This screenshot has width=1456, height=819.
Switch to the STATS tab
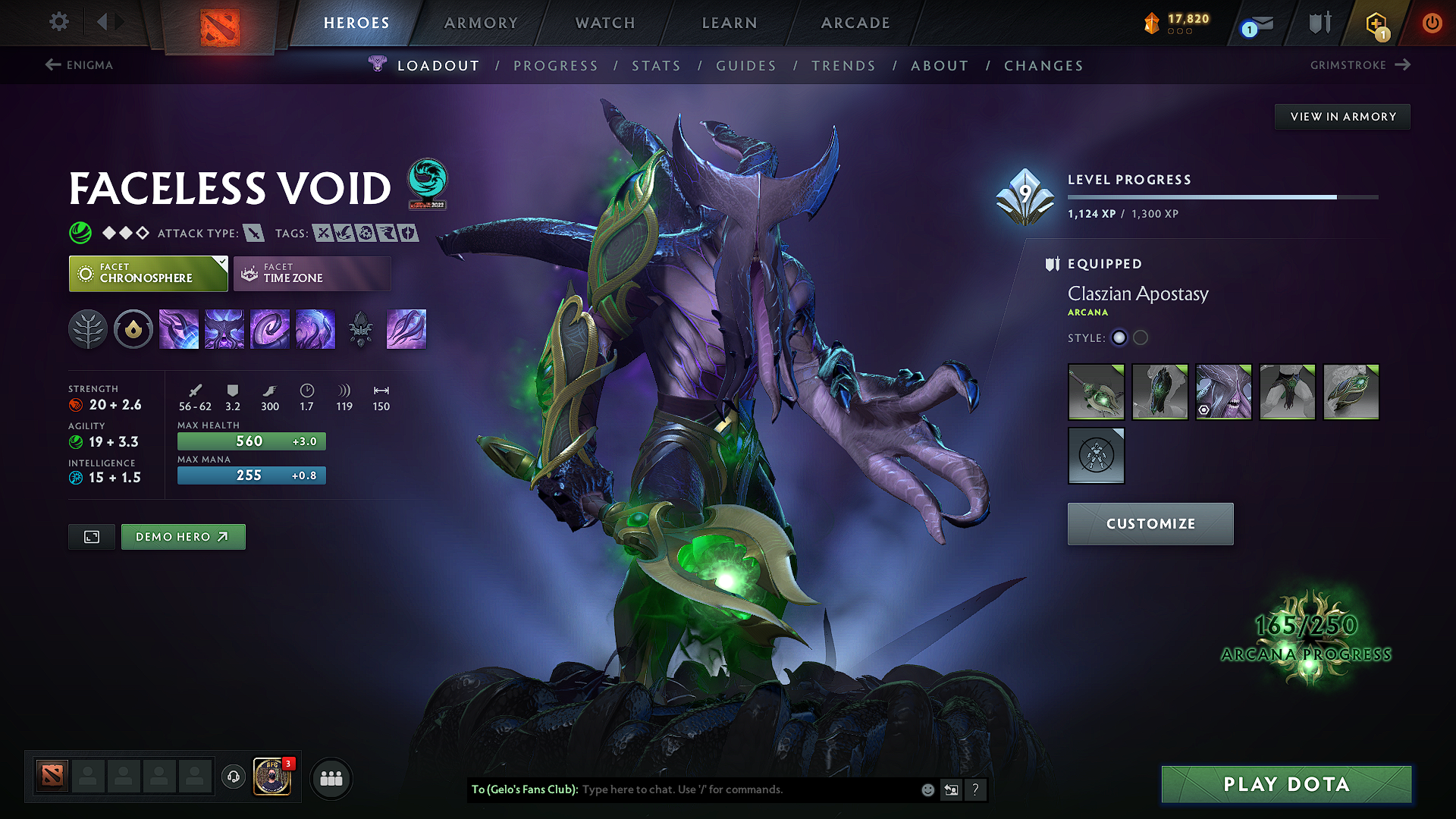(657, 66)
